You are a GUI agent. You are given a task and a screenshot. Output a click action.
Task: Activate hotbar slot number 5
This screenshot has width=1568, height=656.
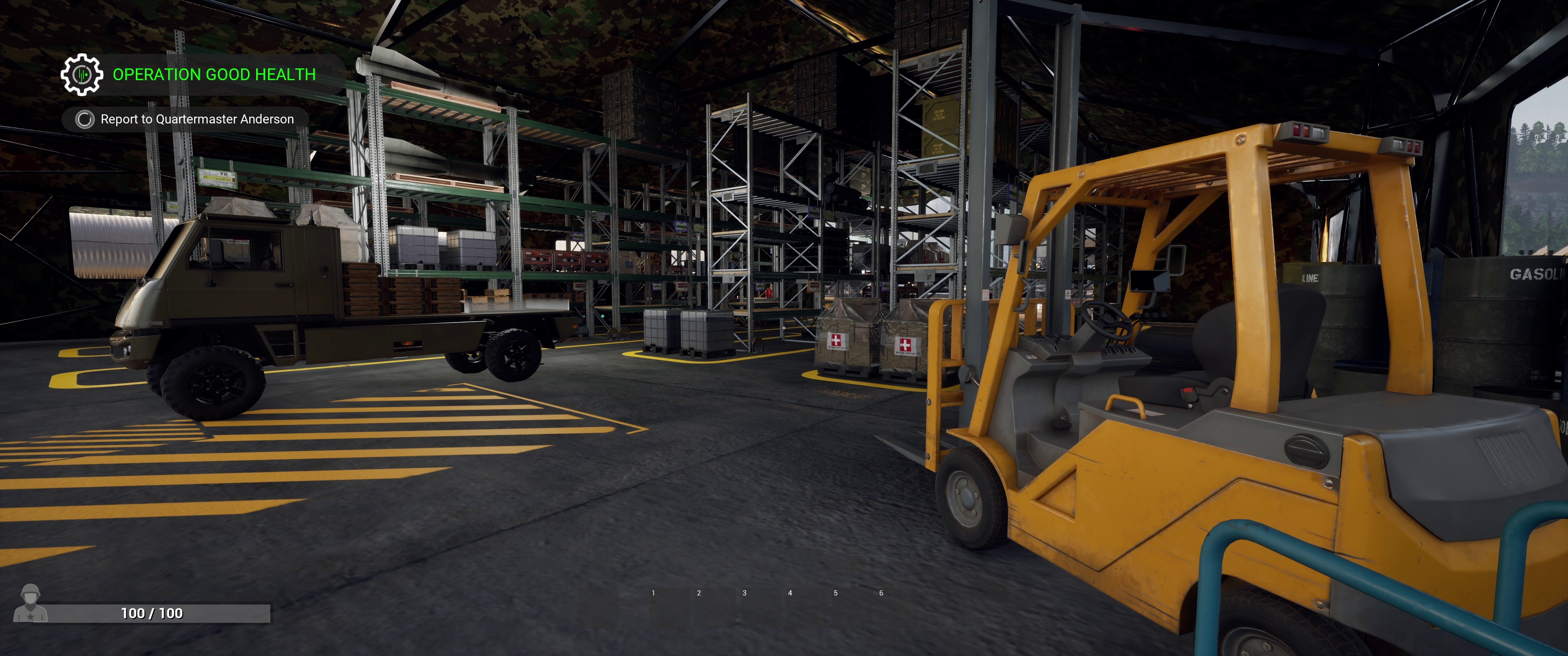click(835, 593)
